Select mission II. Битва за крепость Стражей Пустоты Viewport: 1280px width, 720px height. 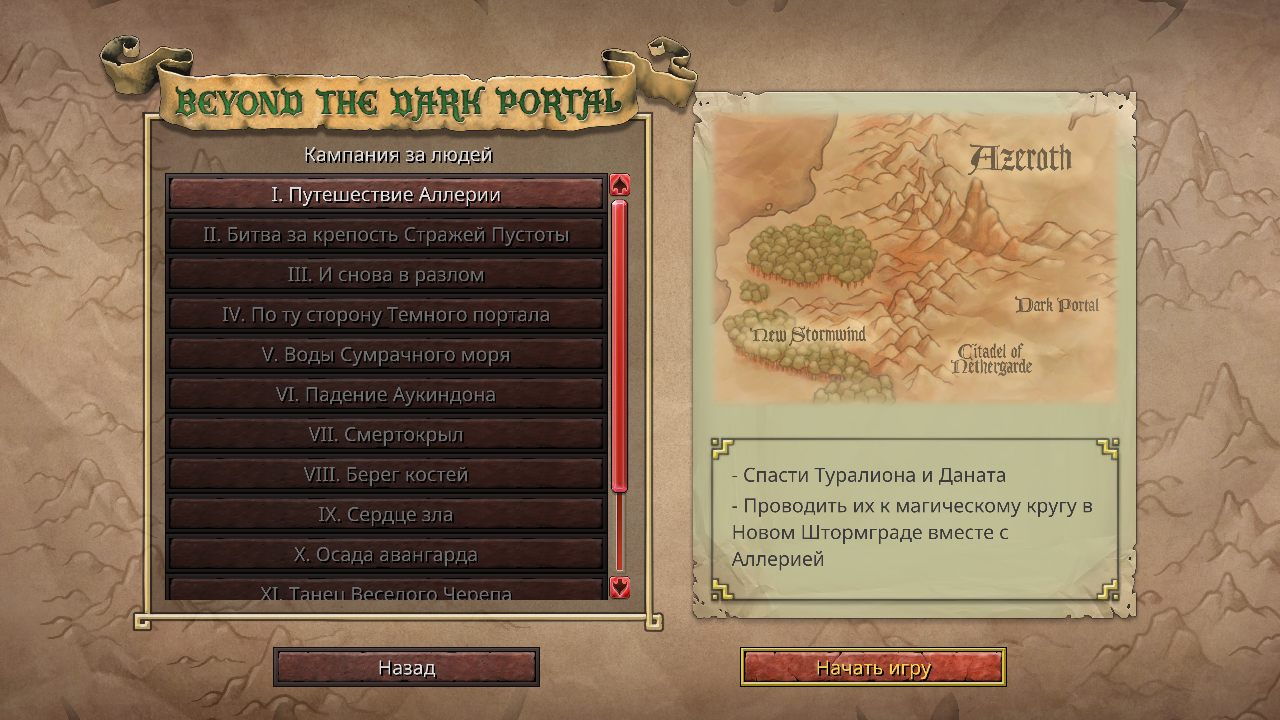[x=385, y=235]
